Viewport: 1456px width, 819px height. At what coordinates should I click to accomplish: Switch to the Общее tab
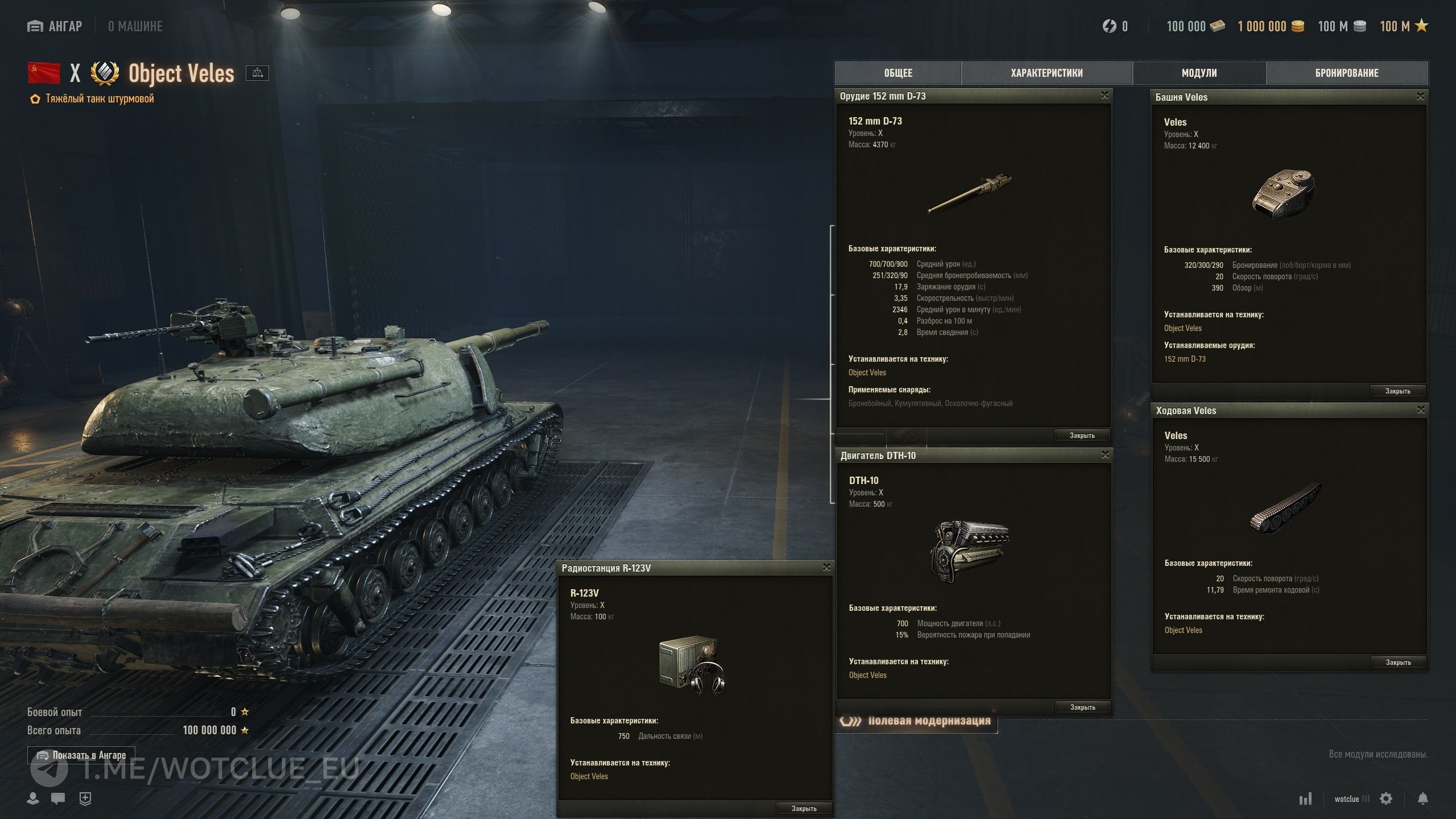point(898,73)
